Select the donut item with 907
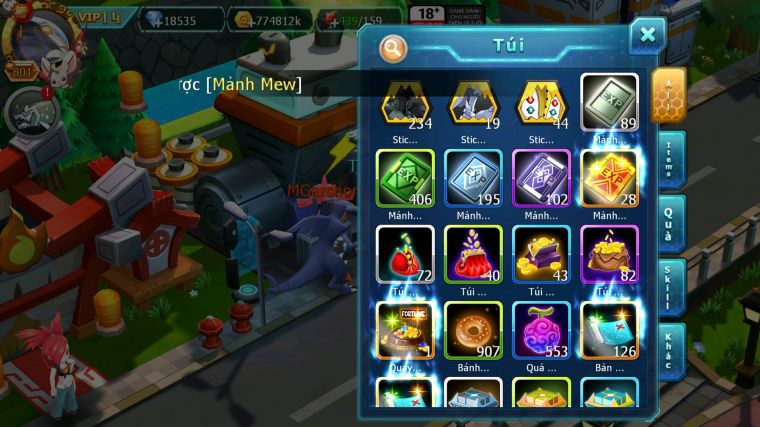The height and width of the screenshot is (427, 760). tap(473, 330)
